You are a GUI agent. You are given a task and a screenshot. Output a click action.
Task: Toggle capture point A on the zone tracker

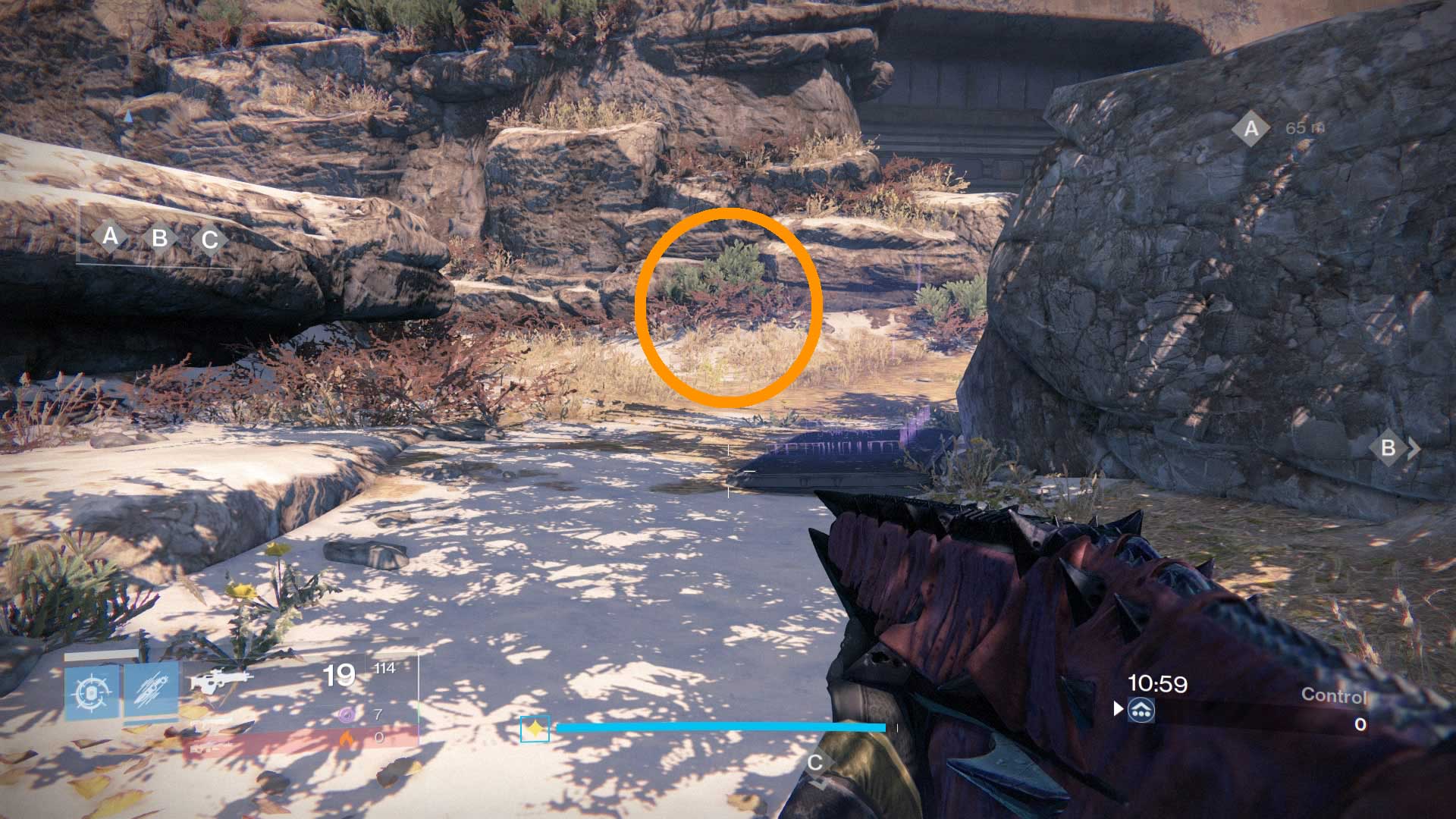(110, 237)
